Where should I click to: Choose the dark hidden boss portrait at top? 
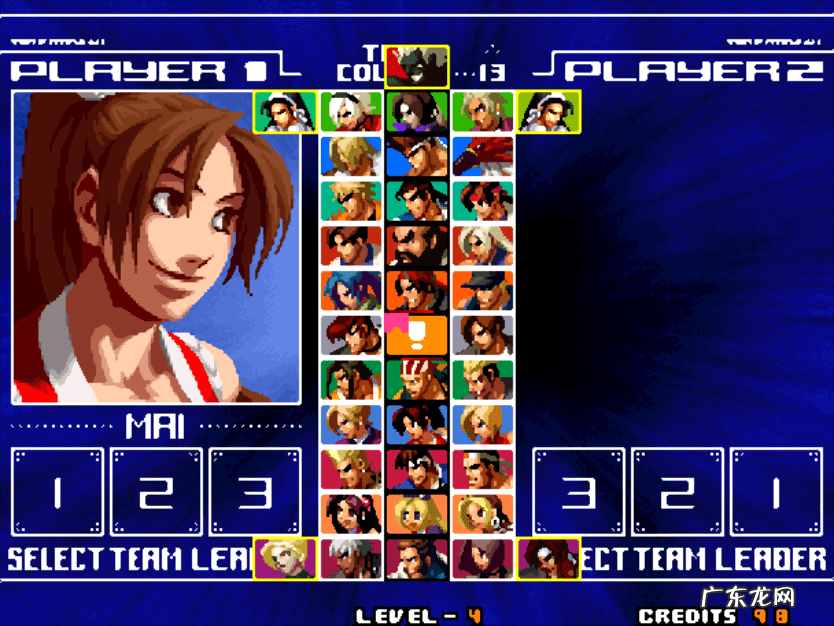416,65
